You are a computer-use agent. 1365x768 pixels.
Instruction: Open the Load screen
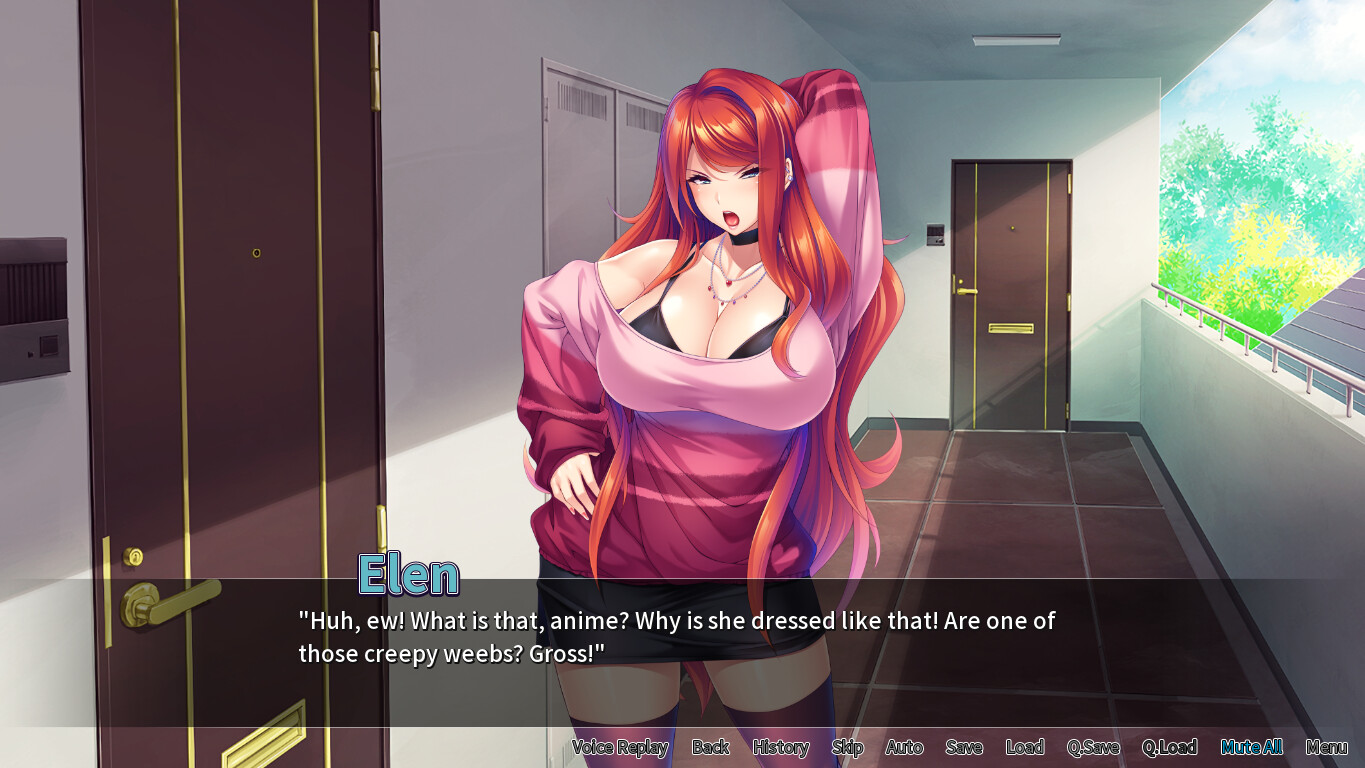[1024, 747]
